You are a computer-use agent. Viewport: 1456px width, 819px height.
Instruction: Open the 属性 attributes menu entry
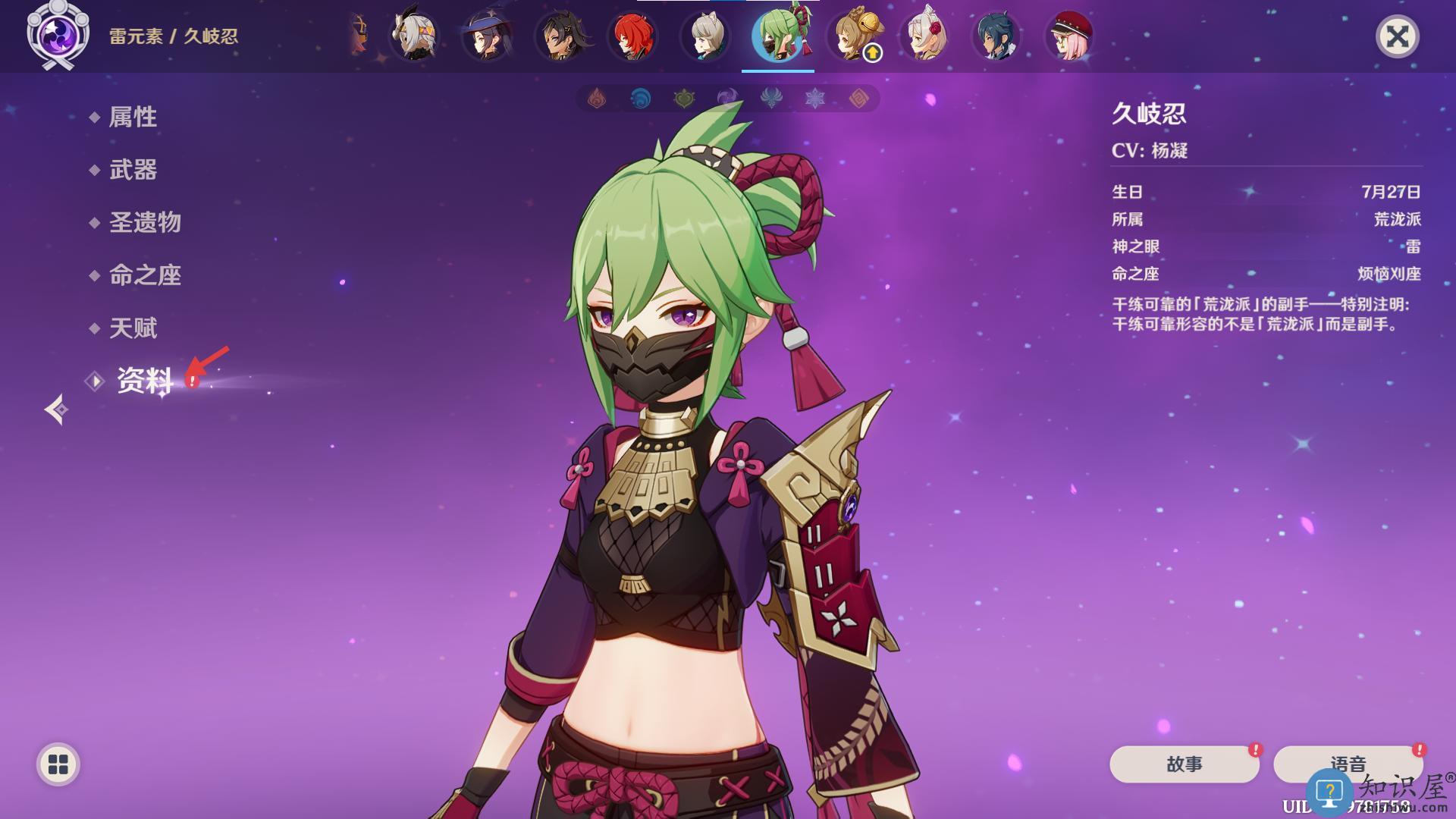point(133,117)
